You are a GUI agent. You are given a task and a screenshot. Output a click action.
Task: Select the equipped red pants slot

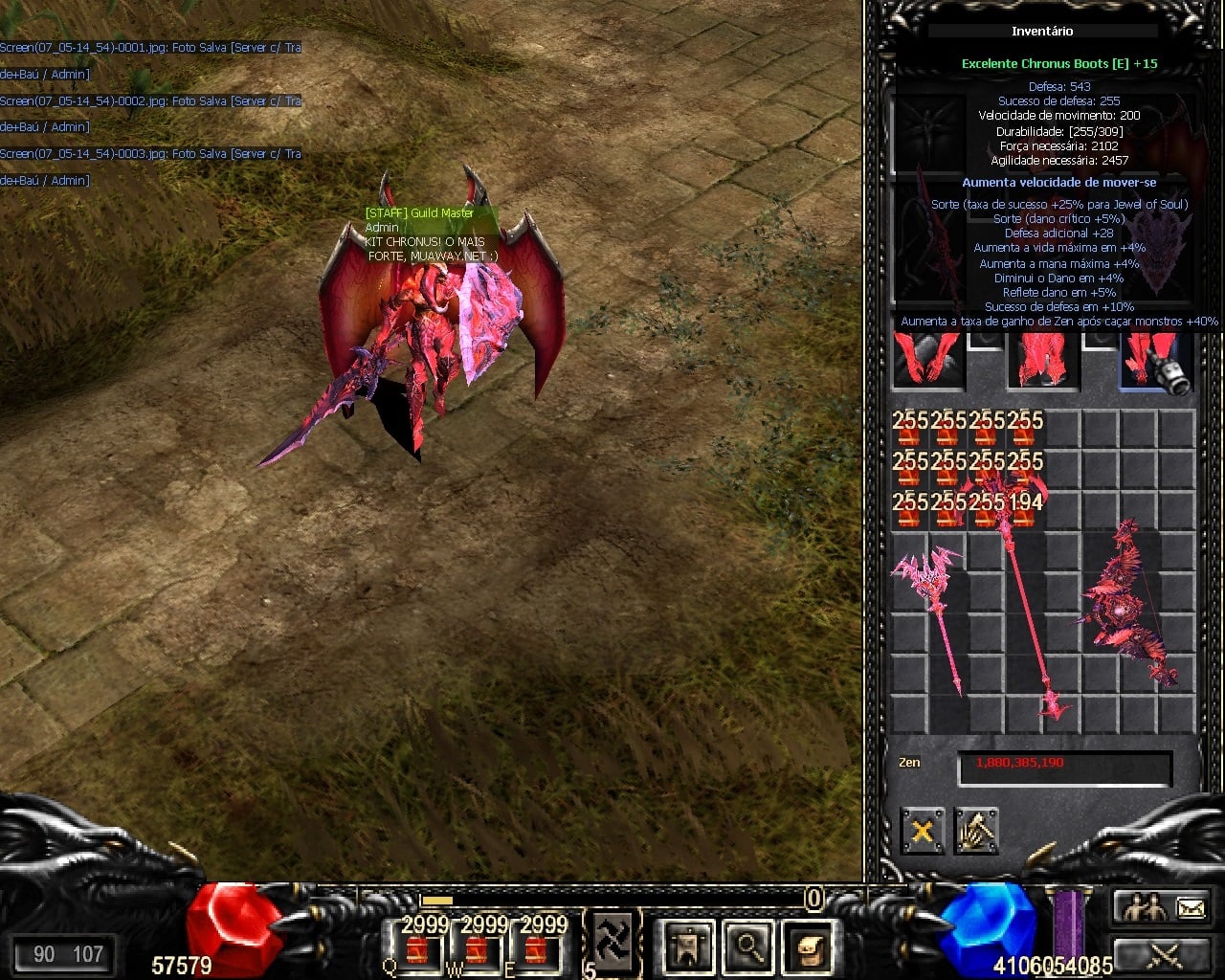pos(1042,360)
